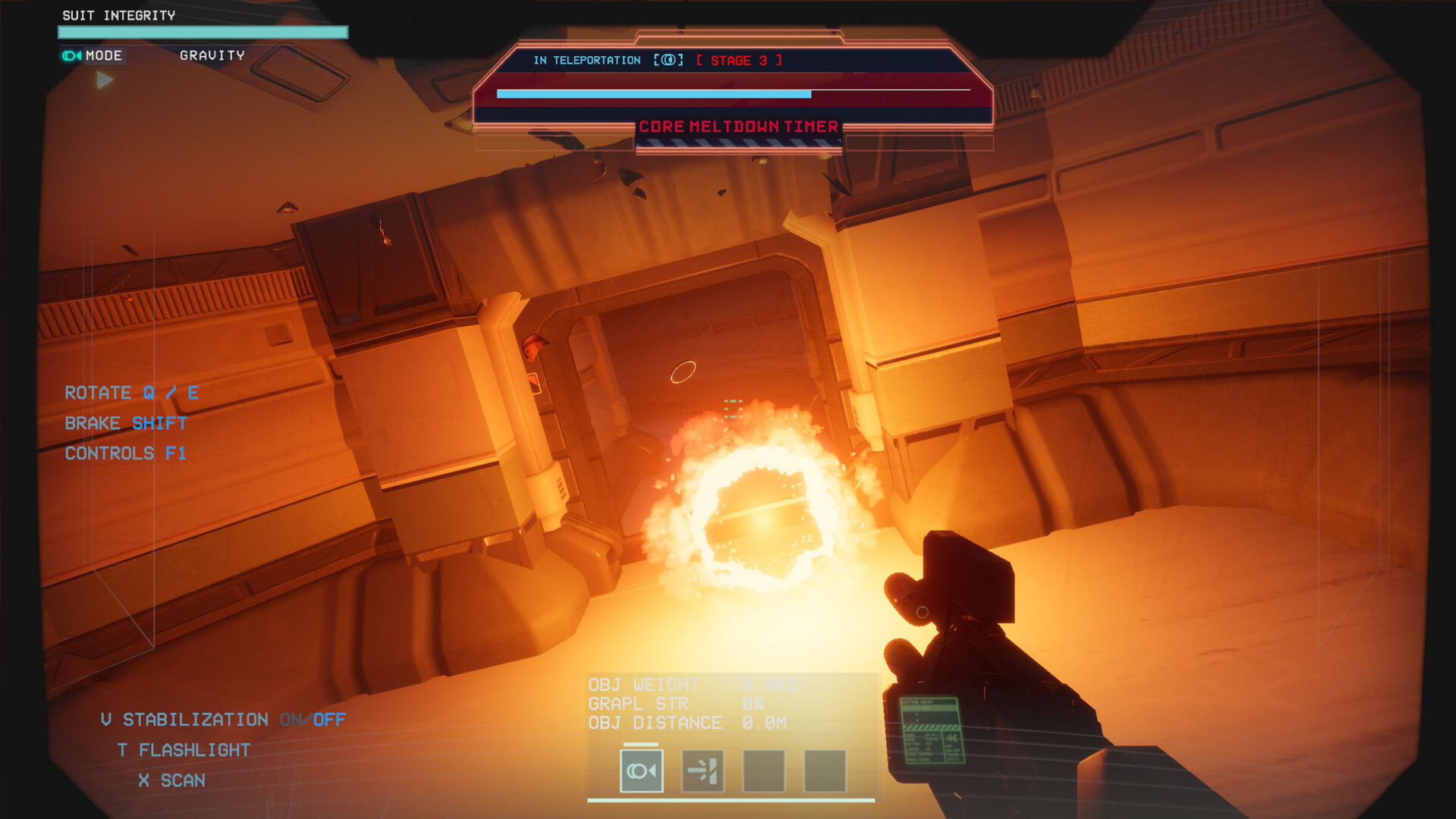Click the fourth empty tool slot icon
The height and width of the screenshot is (819, 1456).
(x=824, y=770)
